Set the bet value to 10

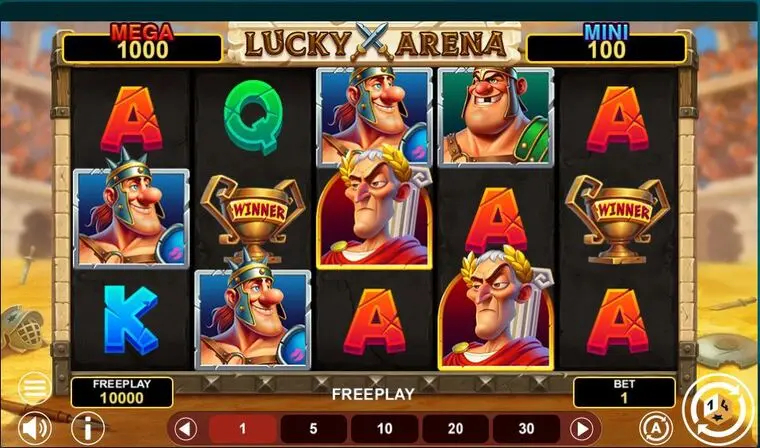(384, 428)
